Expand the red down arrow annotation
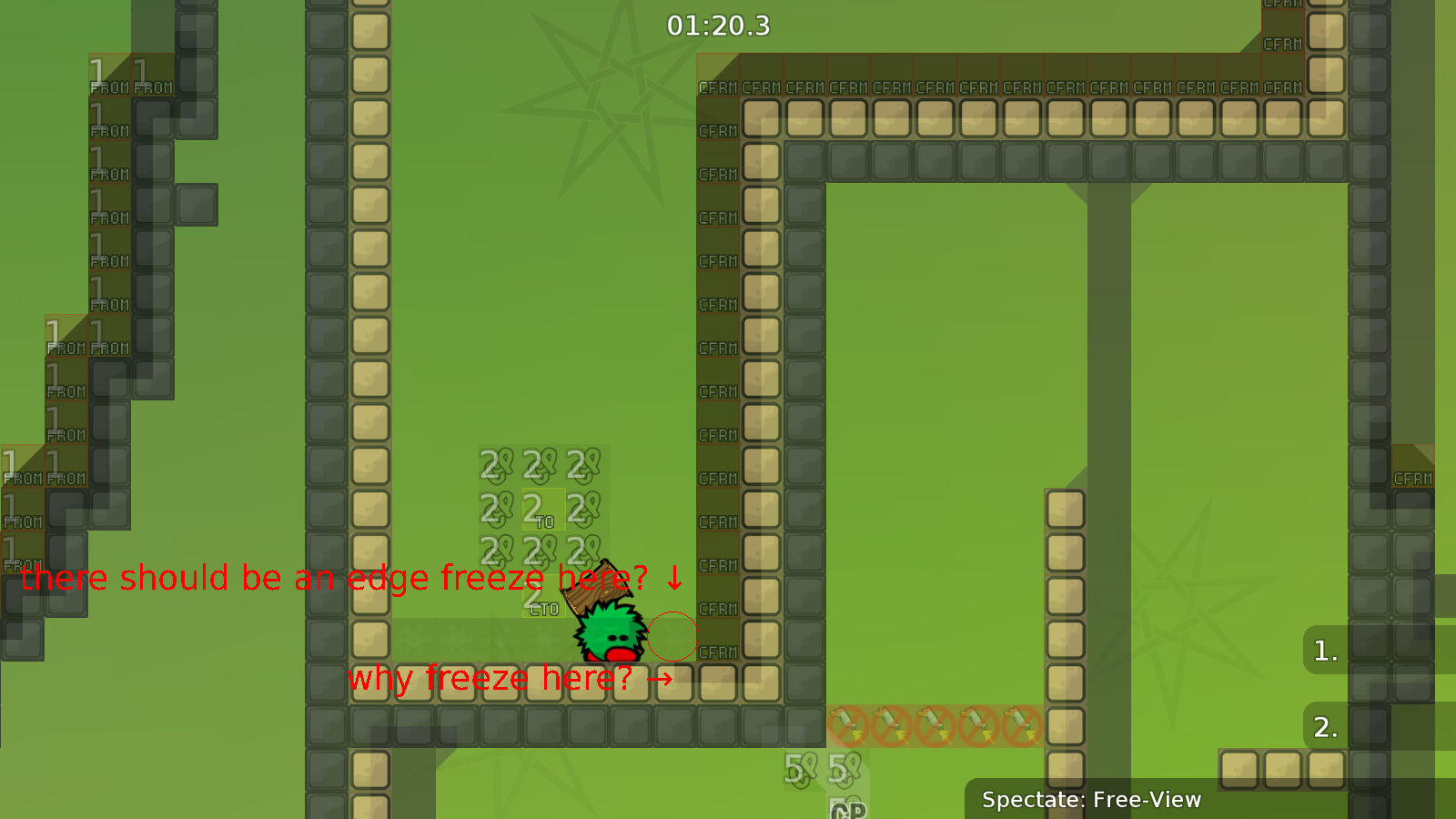 coord(672,576)
